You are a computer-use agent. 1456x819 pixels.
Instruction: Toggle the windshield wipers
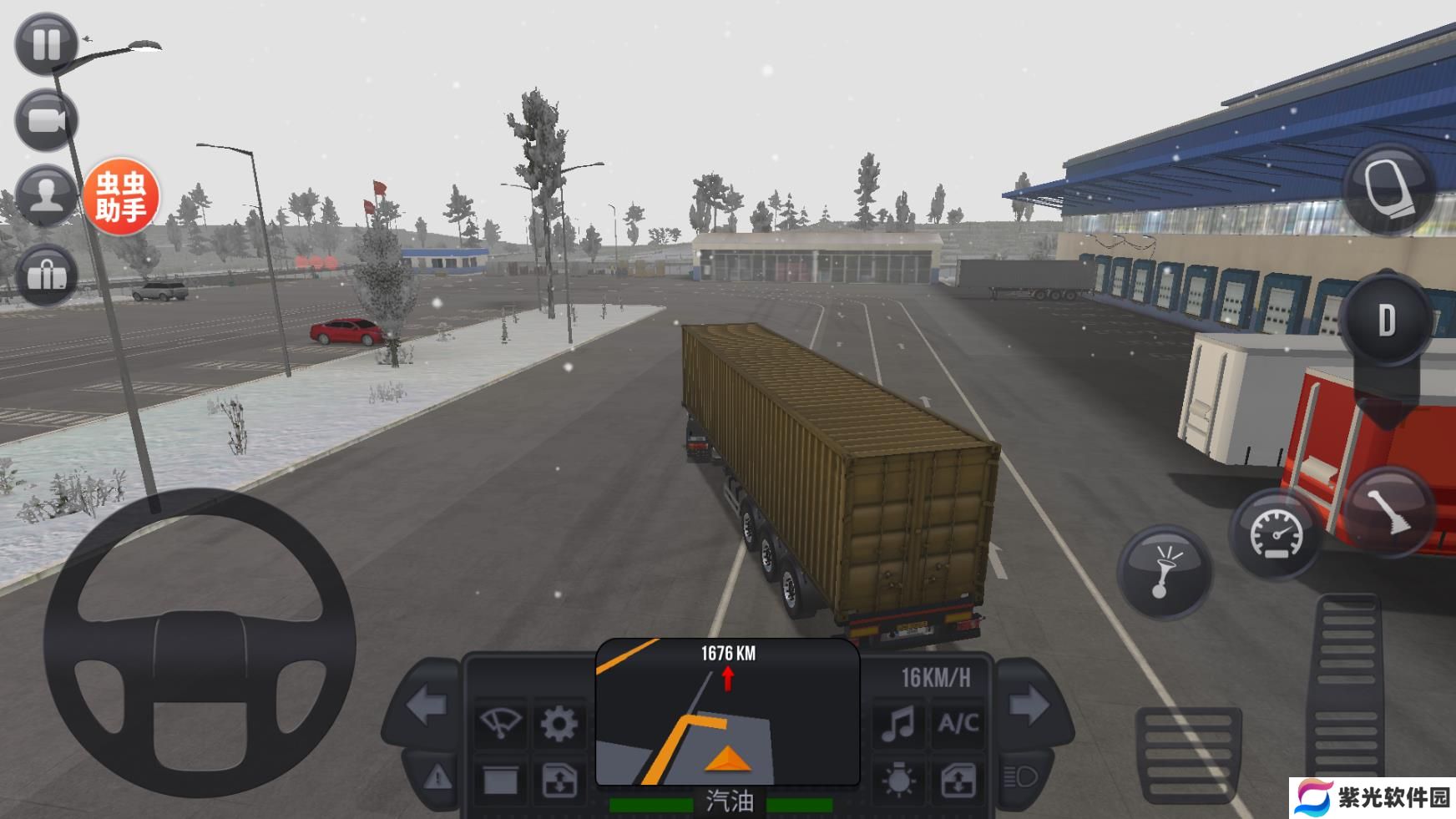[499, 723]
